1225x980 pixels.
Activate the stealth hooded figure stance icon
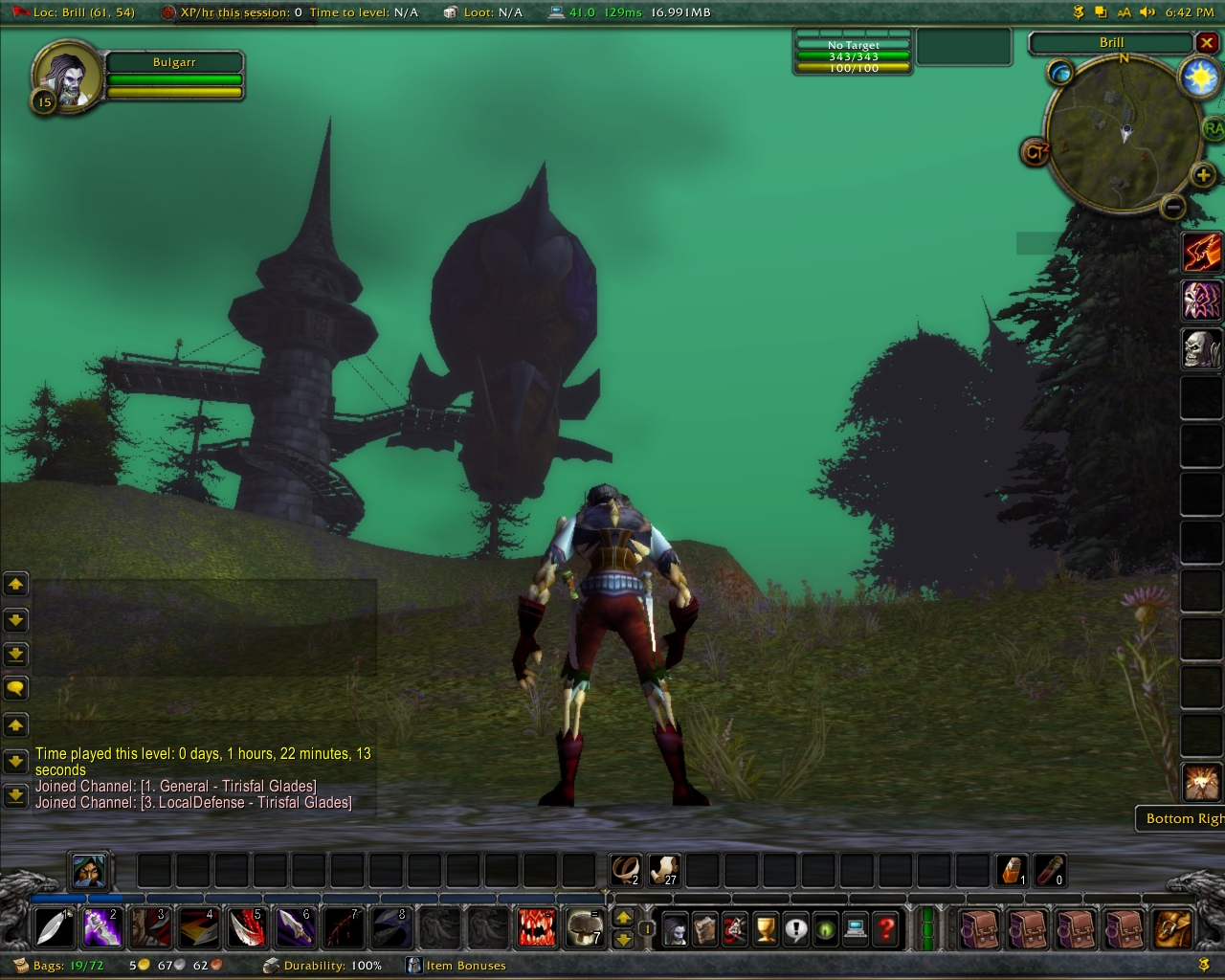tap(89, 871)
